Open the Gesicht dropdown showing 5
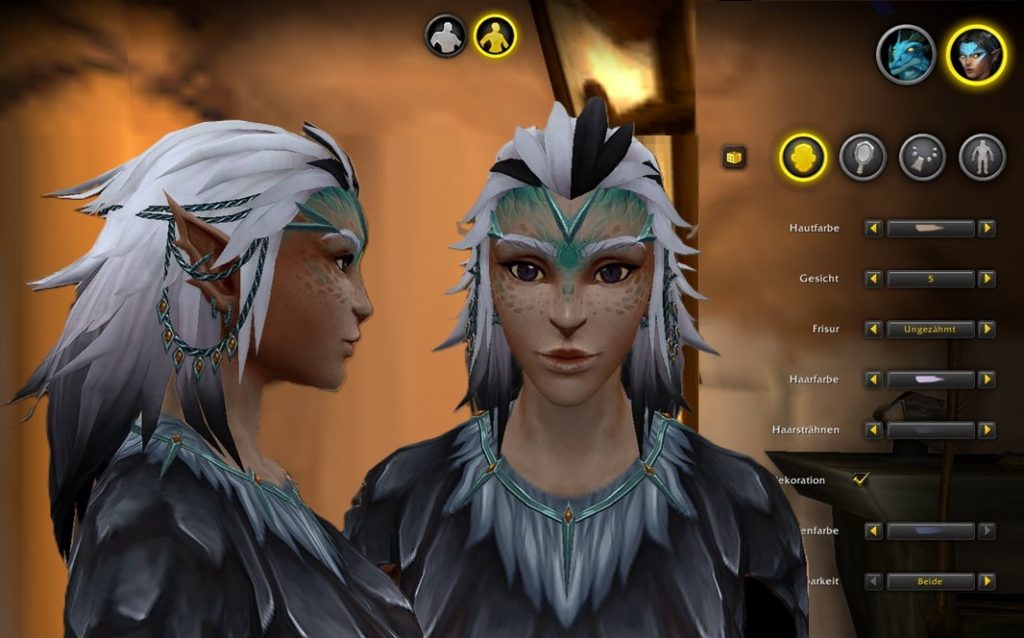This screenshot has width=1024, height=638. [x=930, y=279]
